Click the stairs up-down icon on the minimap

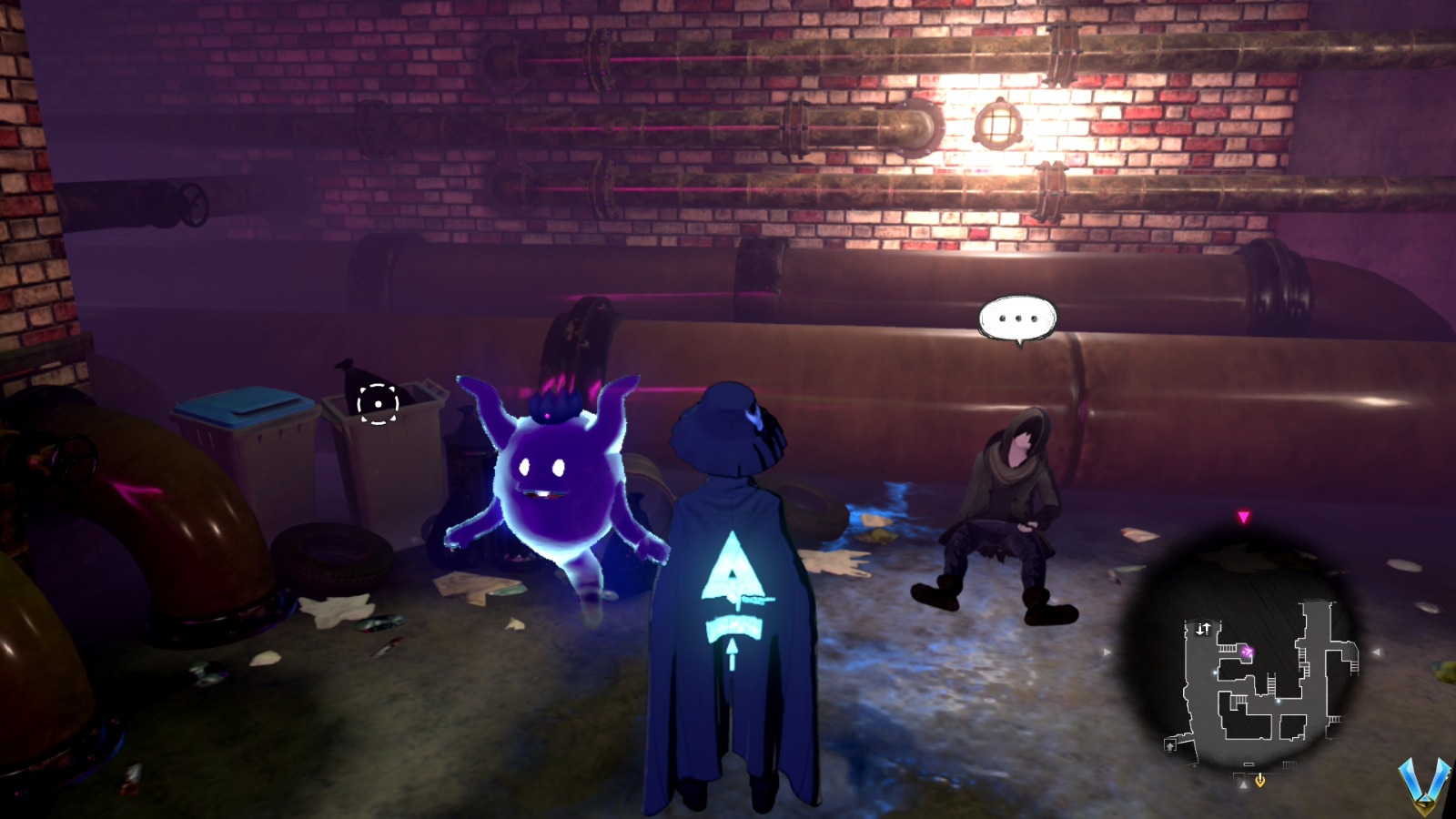click(x=1202, y=628)
